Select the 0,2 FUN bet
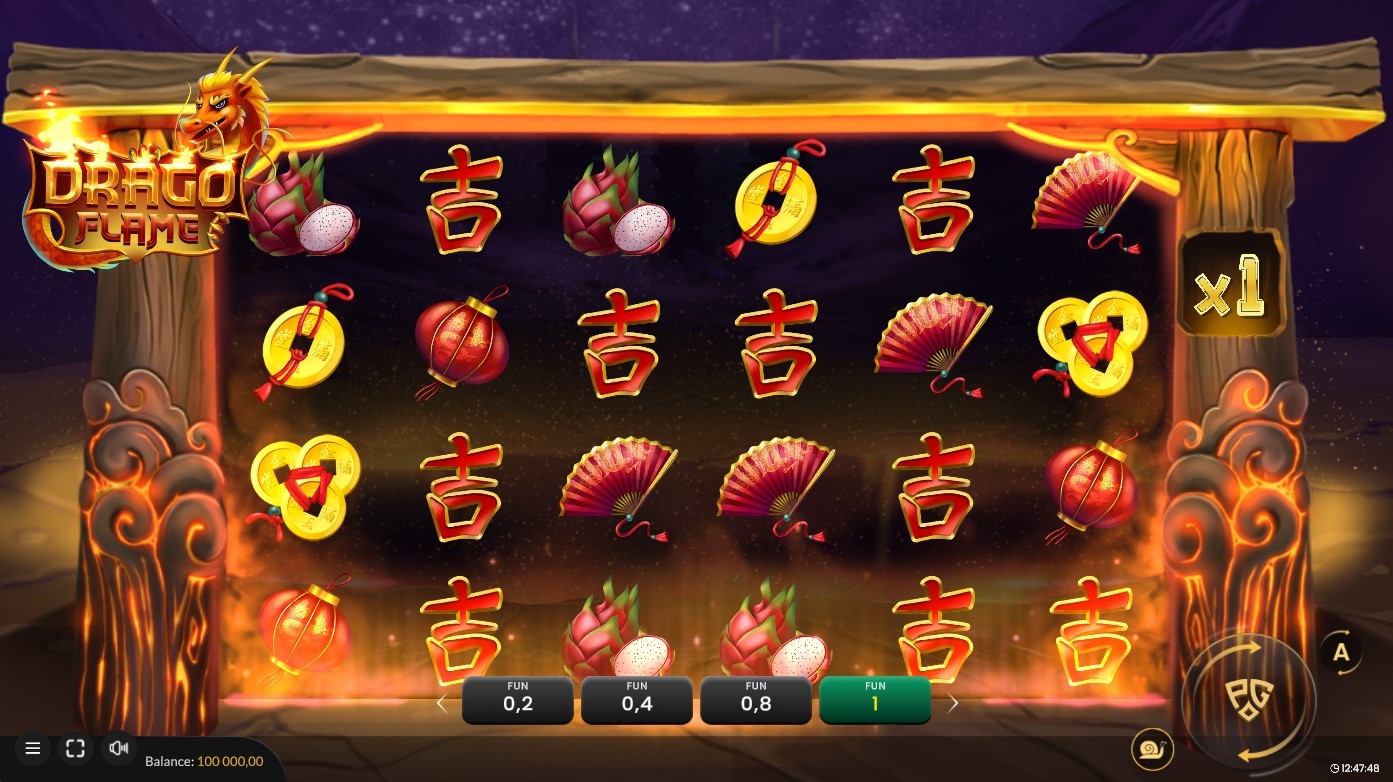 (x=518, y=700)
